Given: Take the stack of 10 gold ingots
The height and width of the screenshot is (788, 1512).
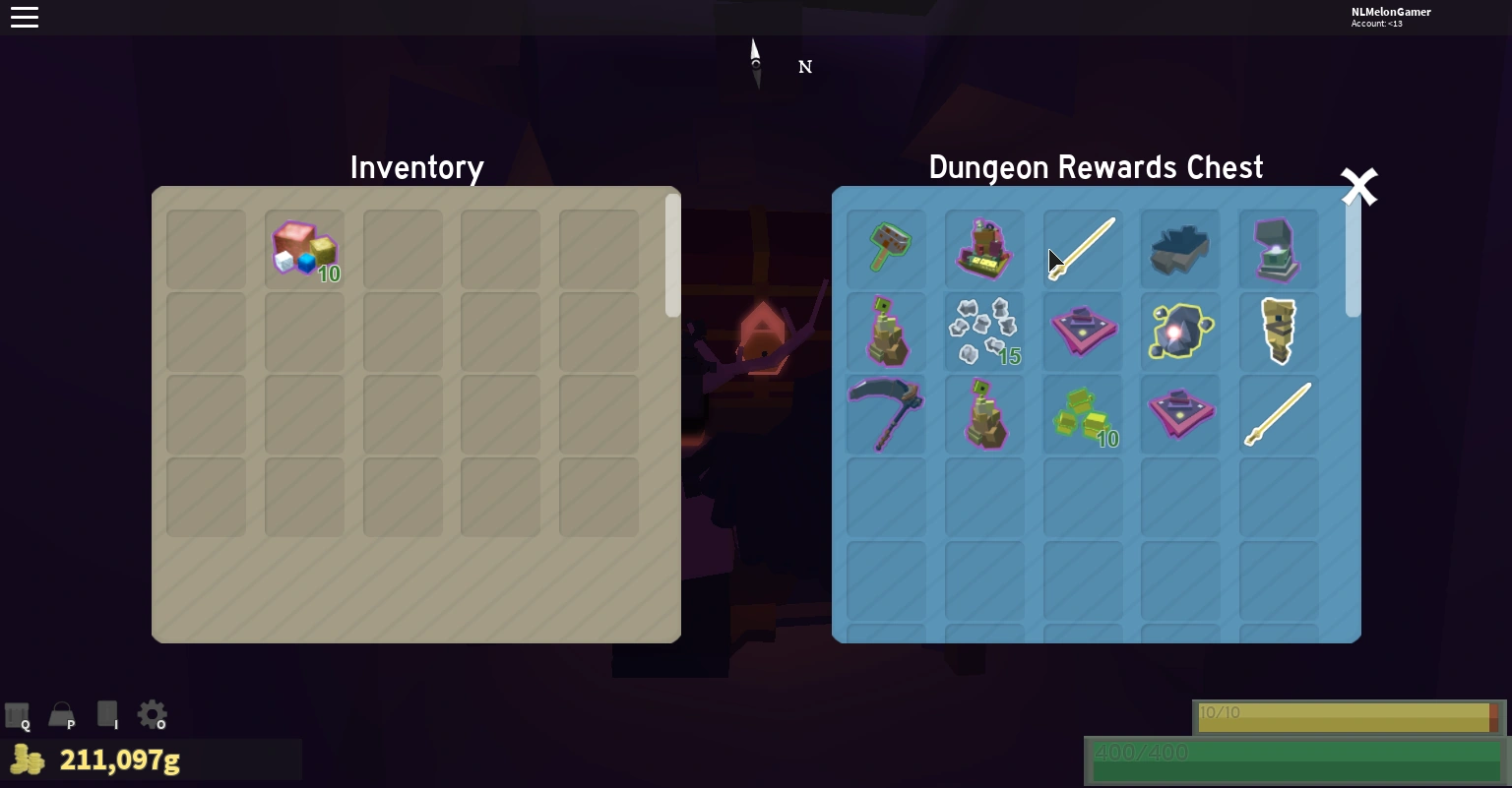Looking at the screenshot, I should click(1083, 414).
